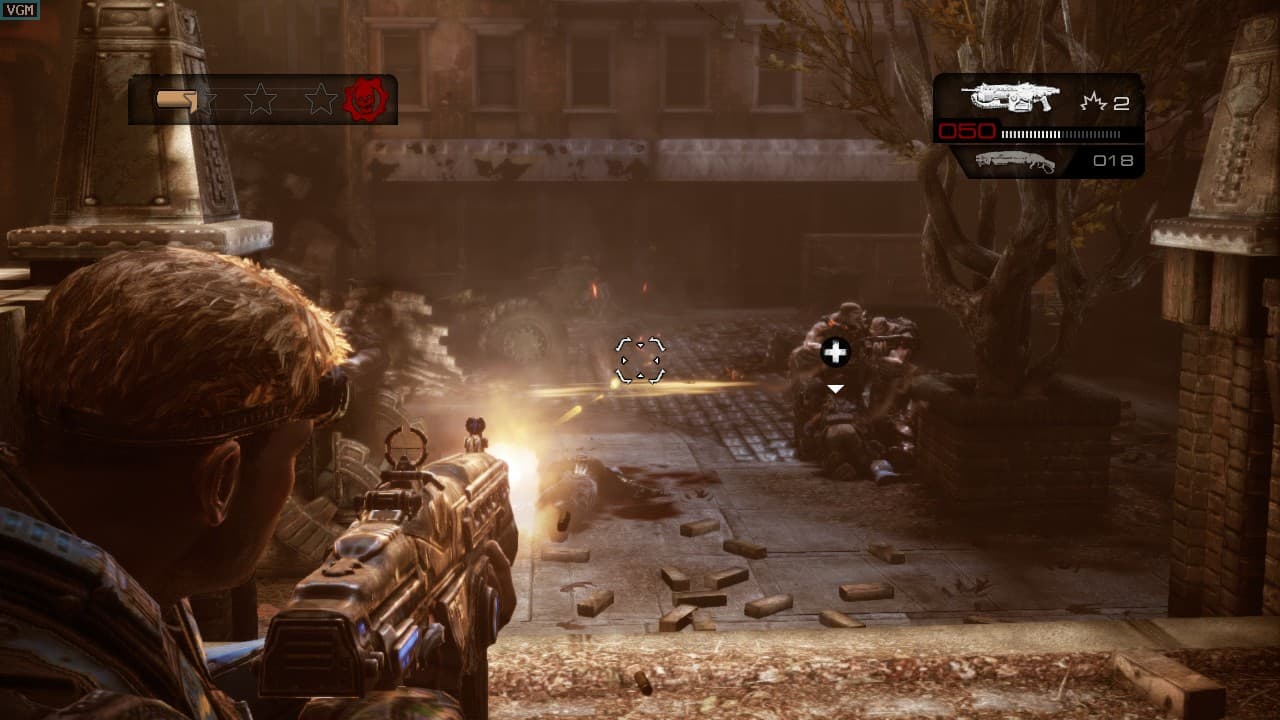Click the frag grenade icon showing 2

(x=1093, y=100)
